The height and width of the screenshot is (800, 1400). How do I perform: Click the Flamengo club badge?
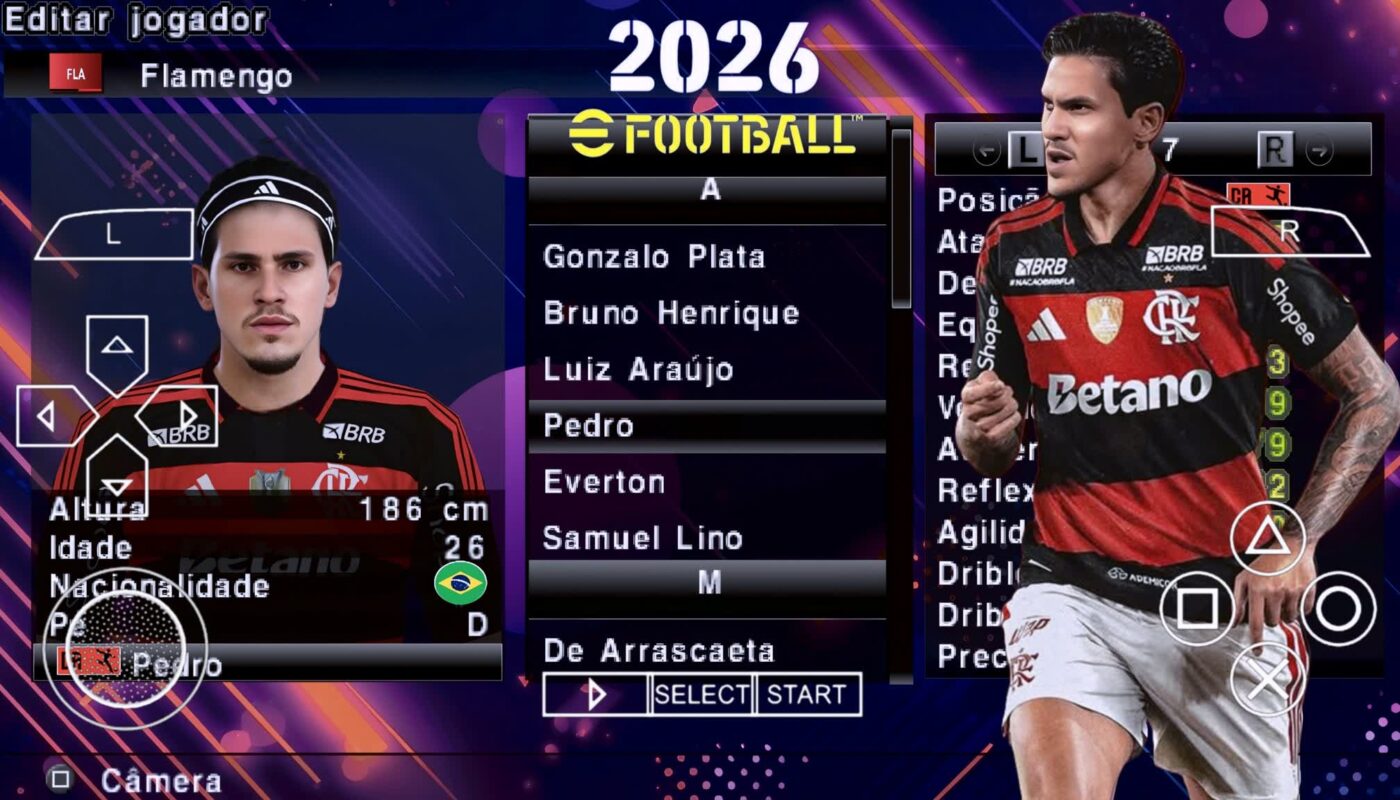click(x=74, y=73)
